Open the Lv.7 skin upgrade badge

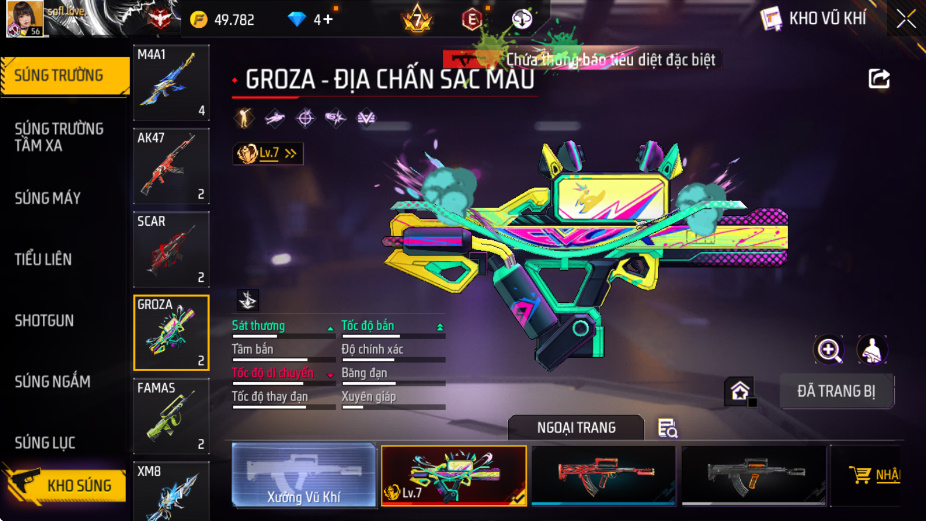click(267, 154)
